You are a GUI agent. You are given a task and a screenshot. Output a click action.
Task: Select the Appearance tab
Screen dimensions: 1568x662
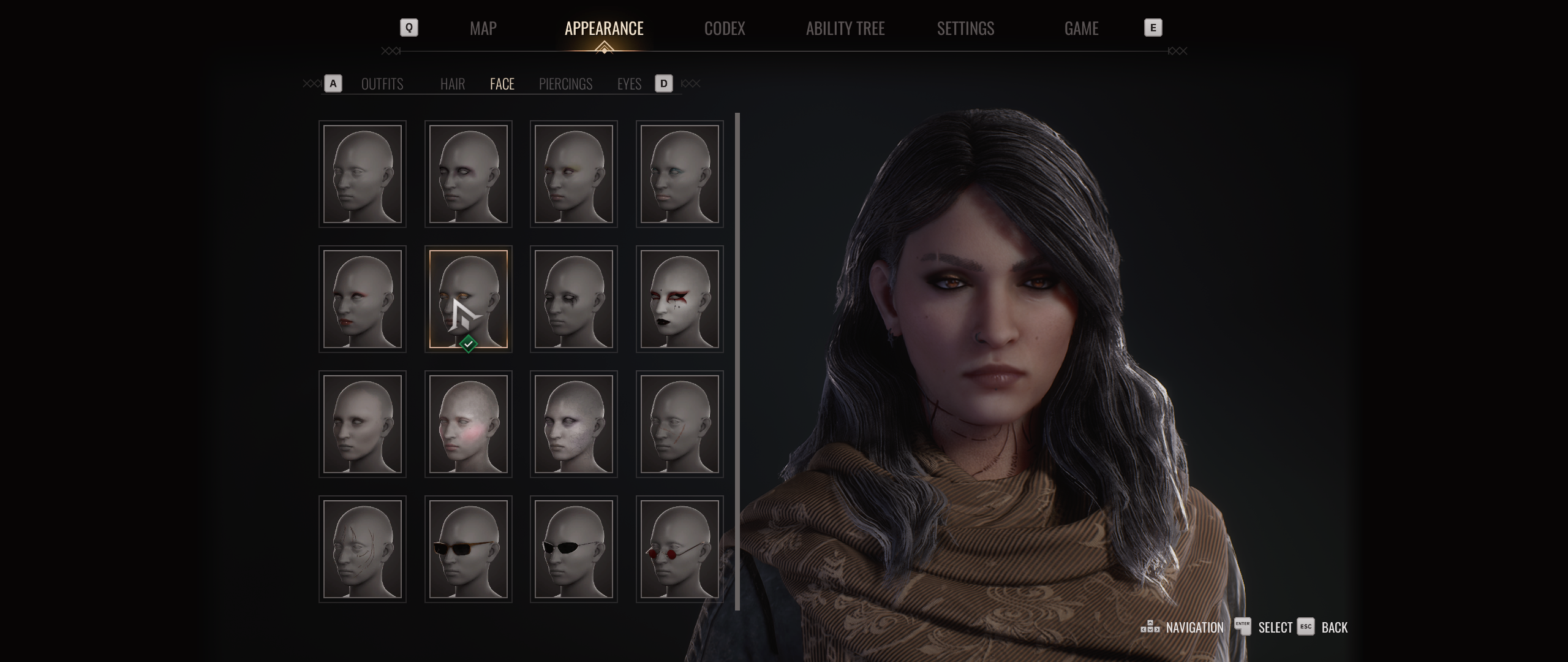click(603, 28)
